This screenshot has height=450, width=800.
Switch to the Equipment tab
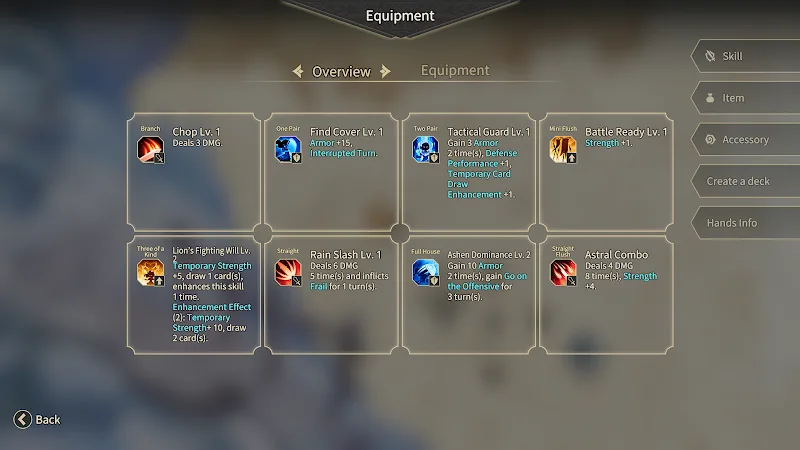[x=455, y=71]
